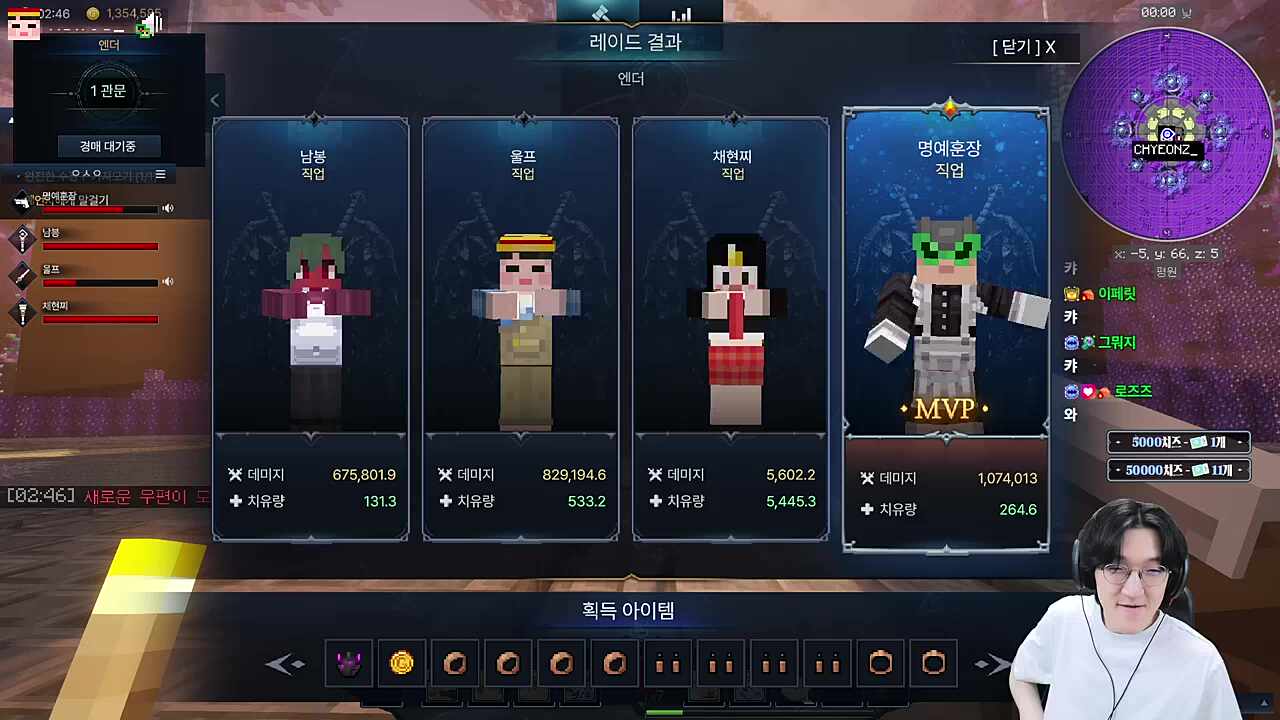
Task: Click the ranking bar-chart icon at top
Action: (x=681, y=13)
